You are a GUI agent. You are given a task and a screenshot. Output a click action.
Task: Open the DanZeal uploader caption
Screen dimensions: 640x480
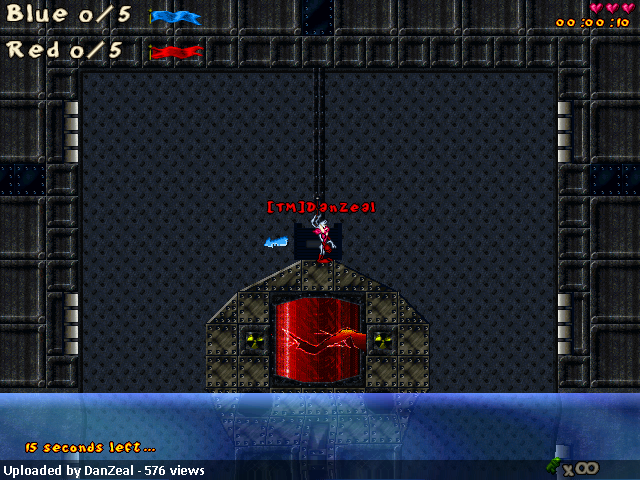[104, 470]
